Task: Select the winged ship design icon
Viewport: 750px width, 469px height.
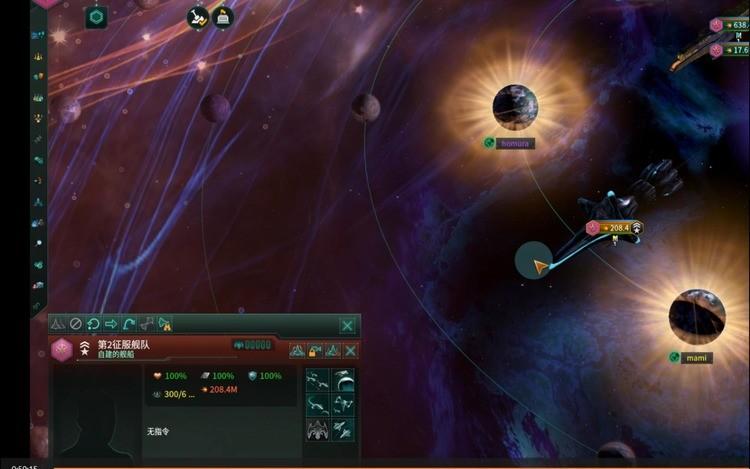Action: (318, 428)
